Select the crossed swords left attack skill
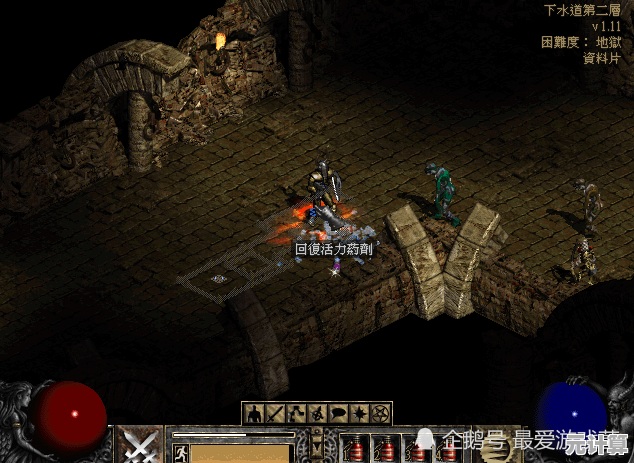Viewport: 634px width, 463px height. pos(139,445)
